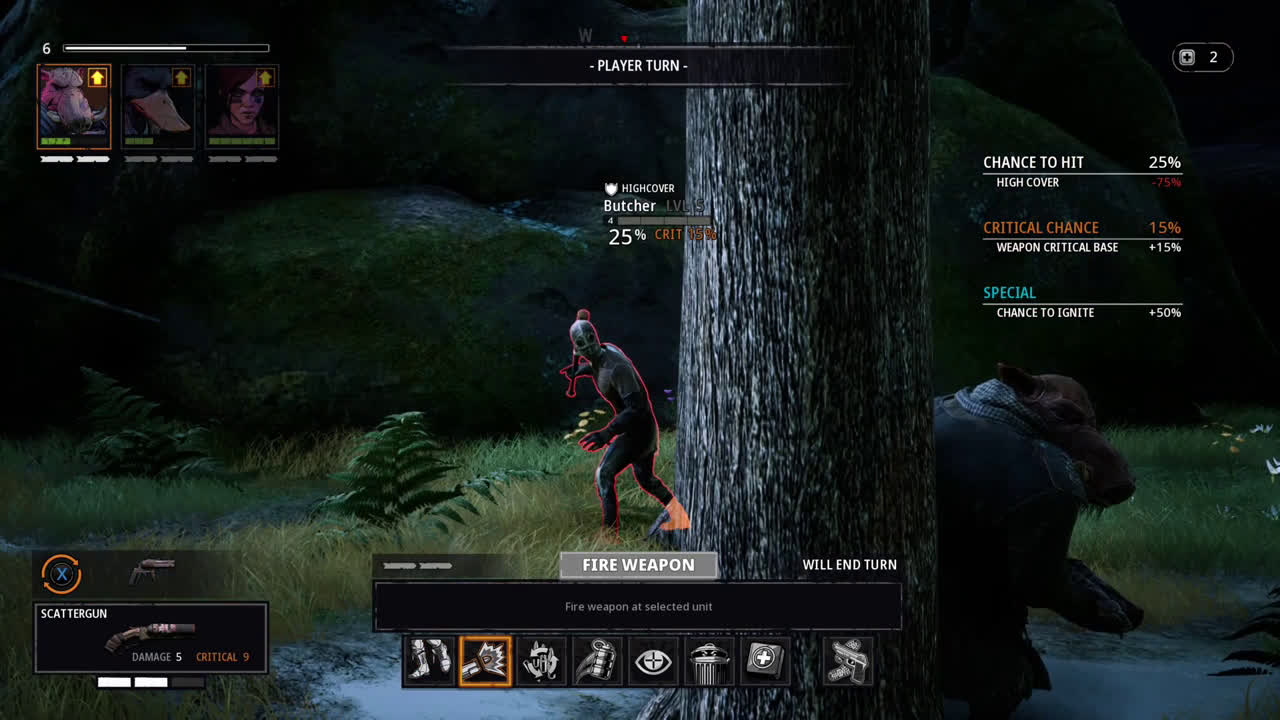Activate the reload weapon icon
Viewport: 1280px width, 720px height.
[x=541, y=661]
